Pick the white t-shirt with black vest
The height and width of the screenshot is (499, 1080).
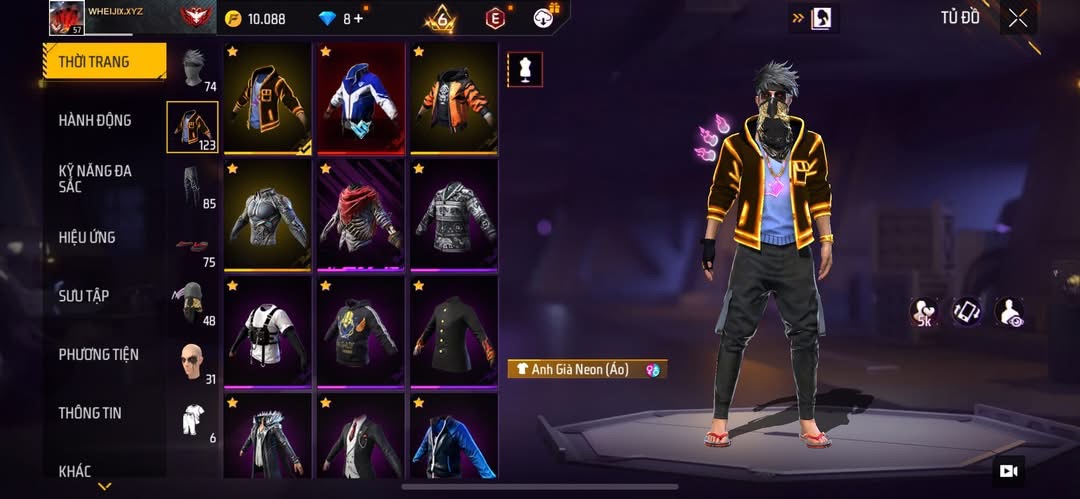tap(267, 331)
